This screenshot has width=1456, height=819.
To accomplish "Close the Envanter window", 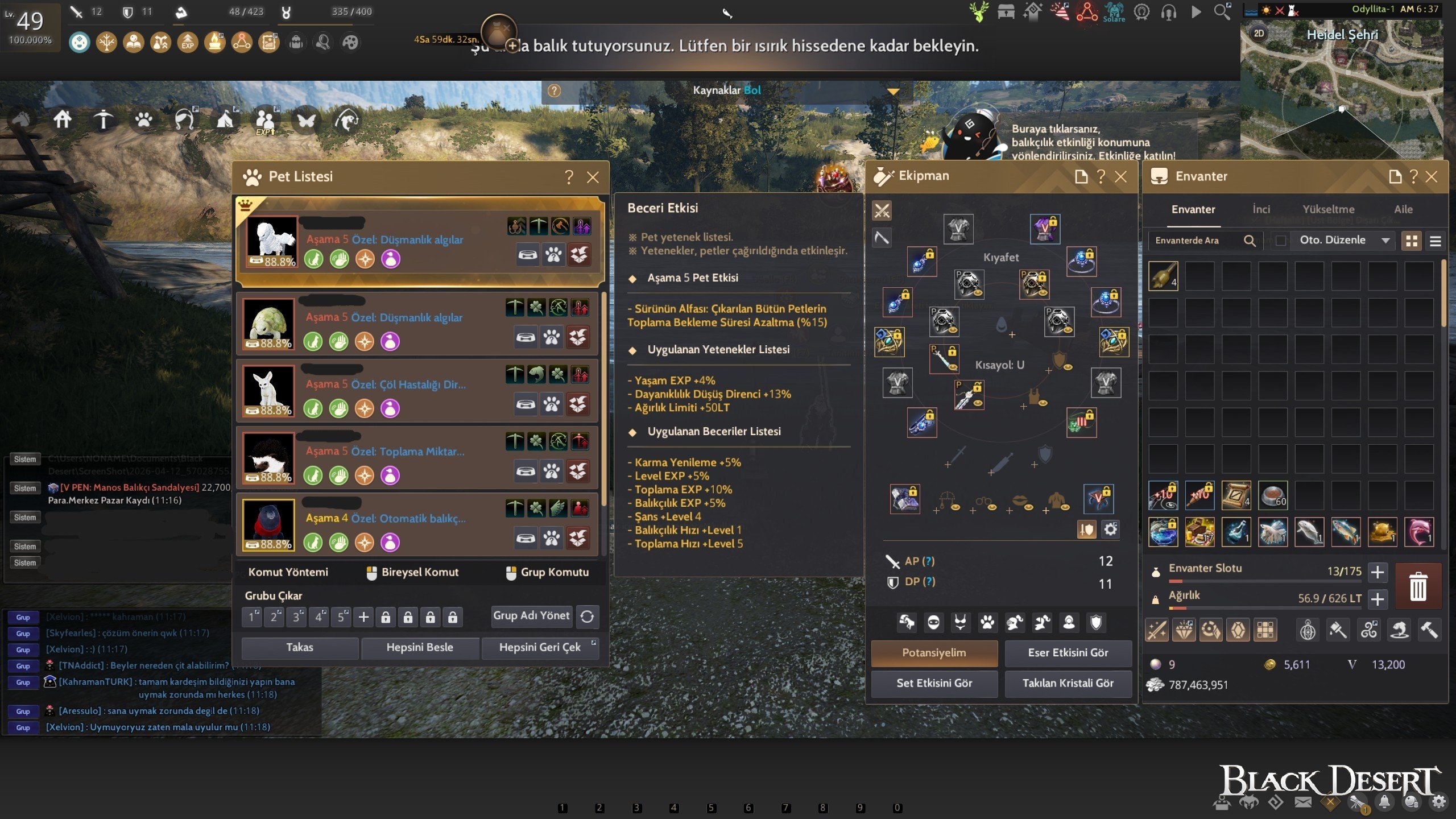I will (x=1432, y=177).
